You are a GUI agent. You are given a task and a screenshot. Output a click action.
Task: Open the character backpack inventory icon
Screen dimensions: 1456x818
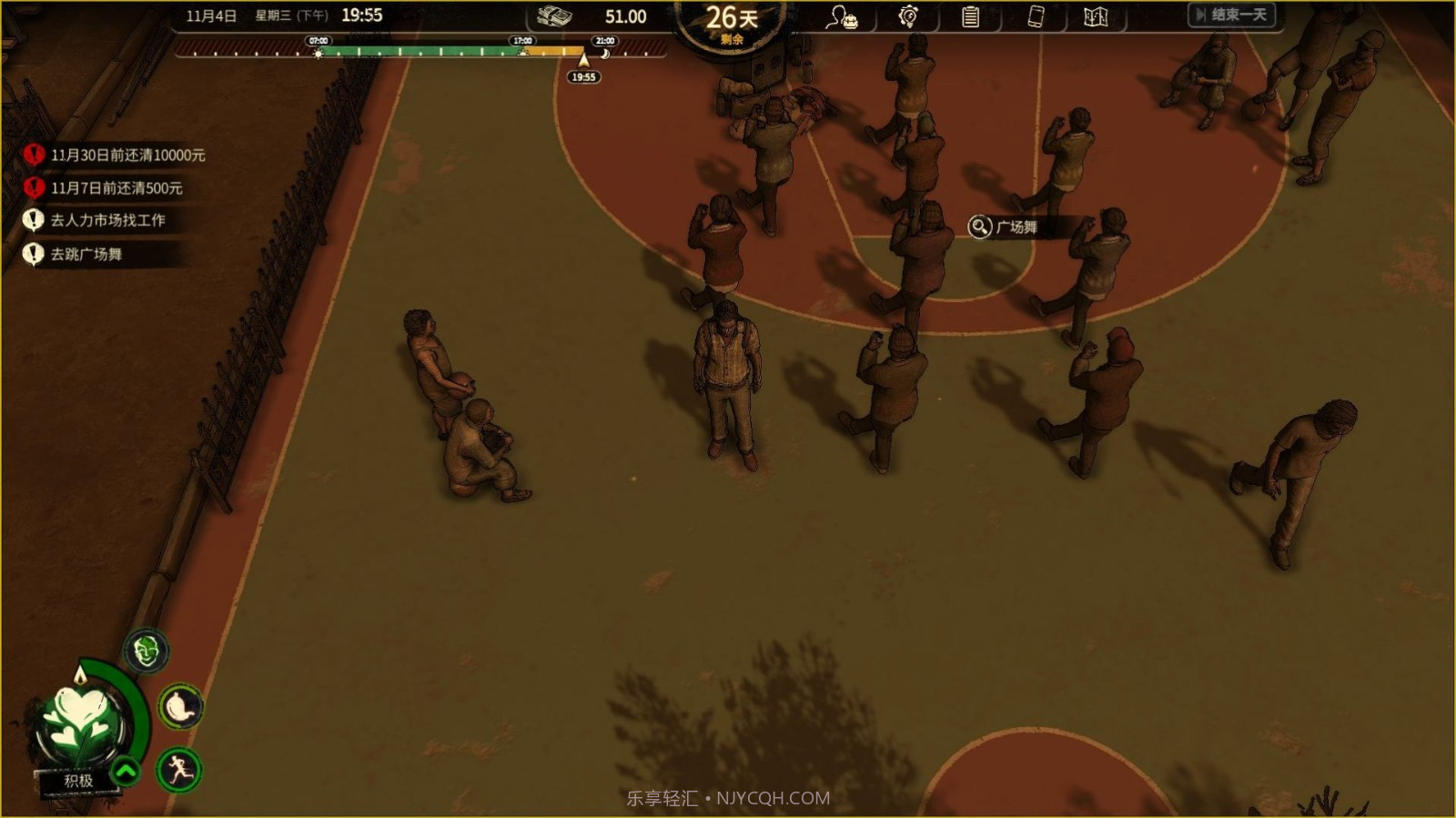click(841, 17)
